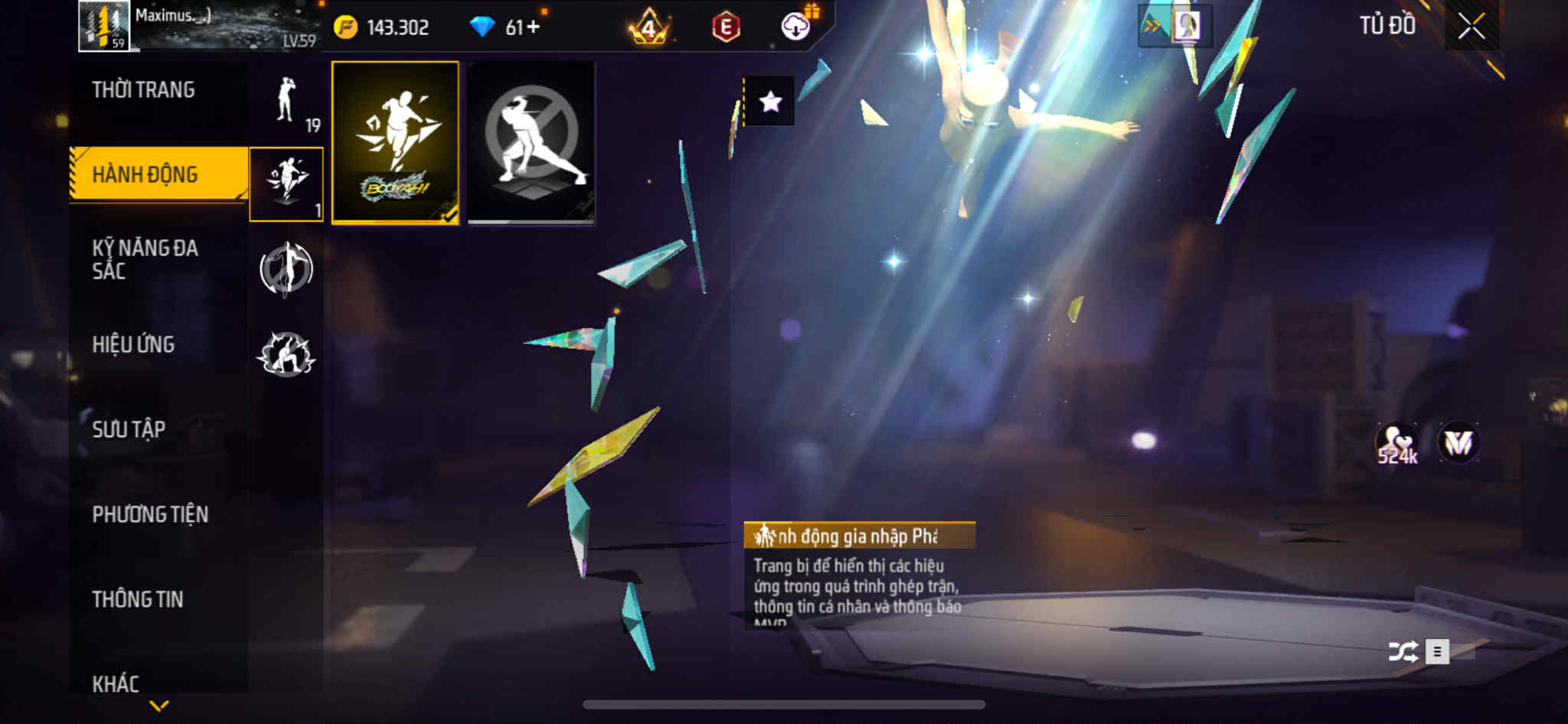Select the kneeling burst effect subcategory icon
The image size is (1568, 724).
(x=286, y=354)
